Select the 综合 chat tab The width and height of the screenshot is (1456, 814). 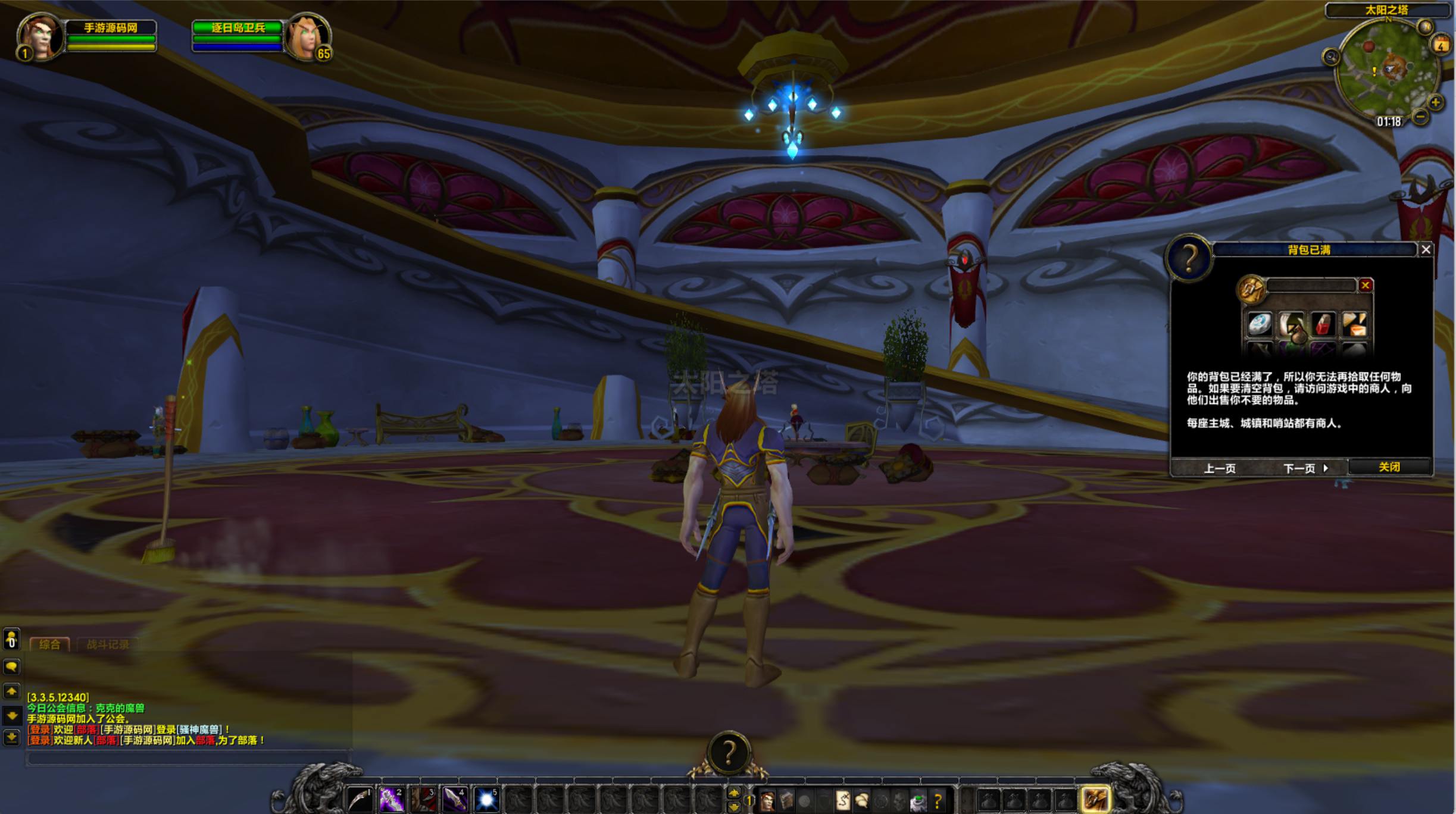(x=49, y=644)
